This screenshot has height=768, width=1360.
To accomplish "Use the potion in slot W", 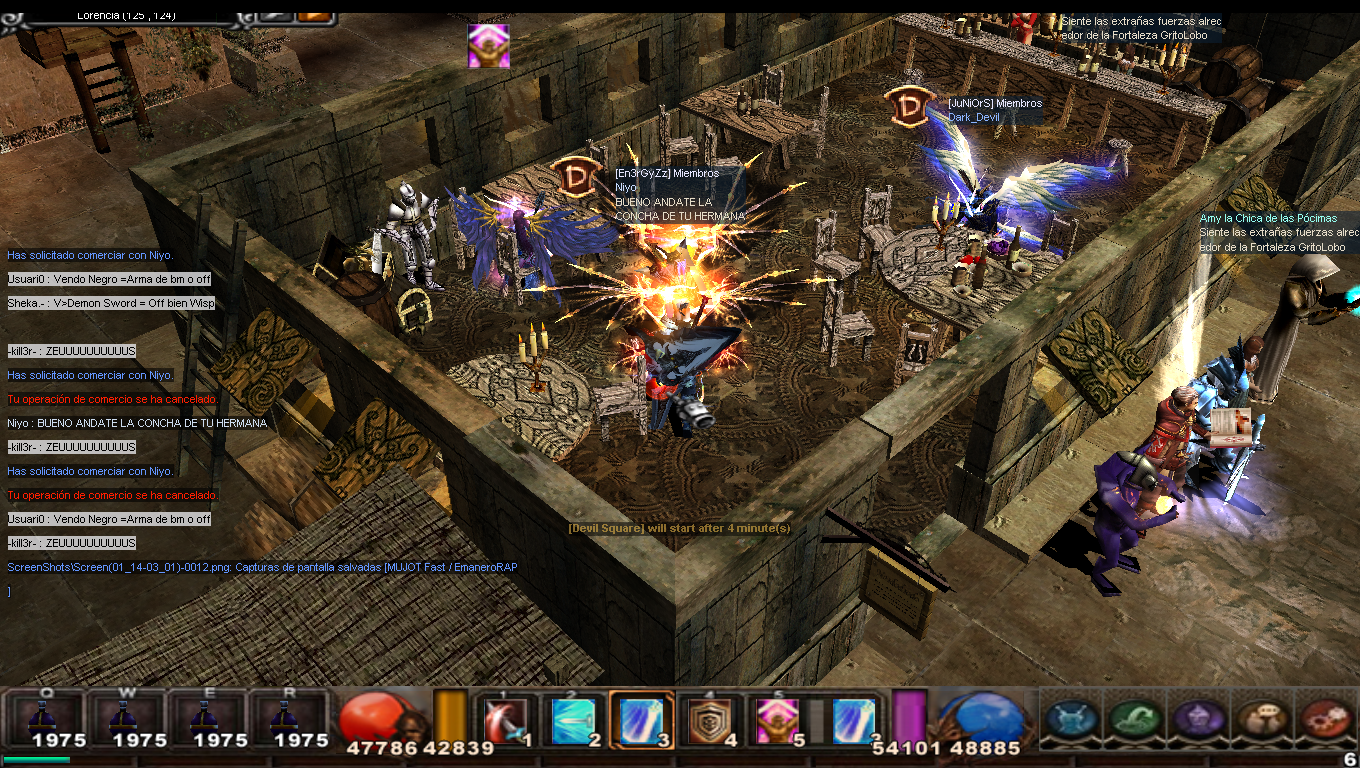I will pyautogui.click(x=127, y=716).
